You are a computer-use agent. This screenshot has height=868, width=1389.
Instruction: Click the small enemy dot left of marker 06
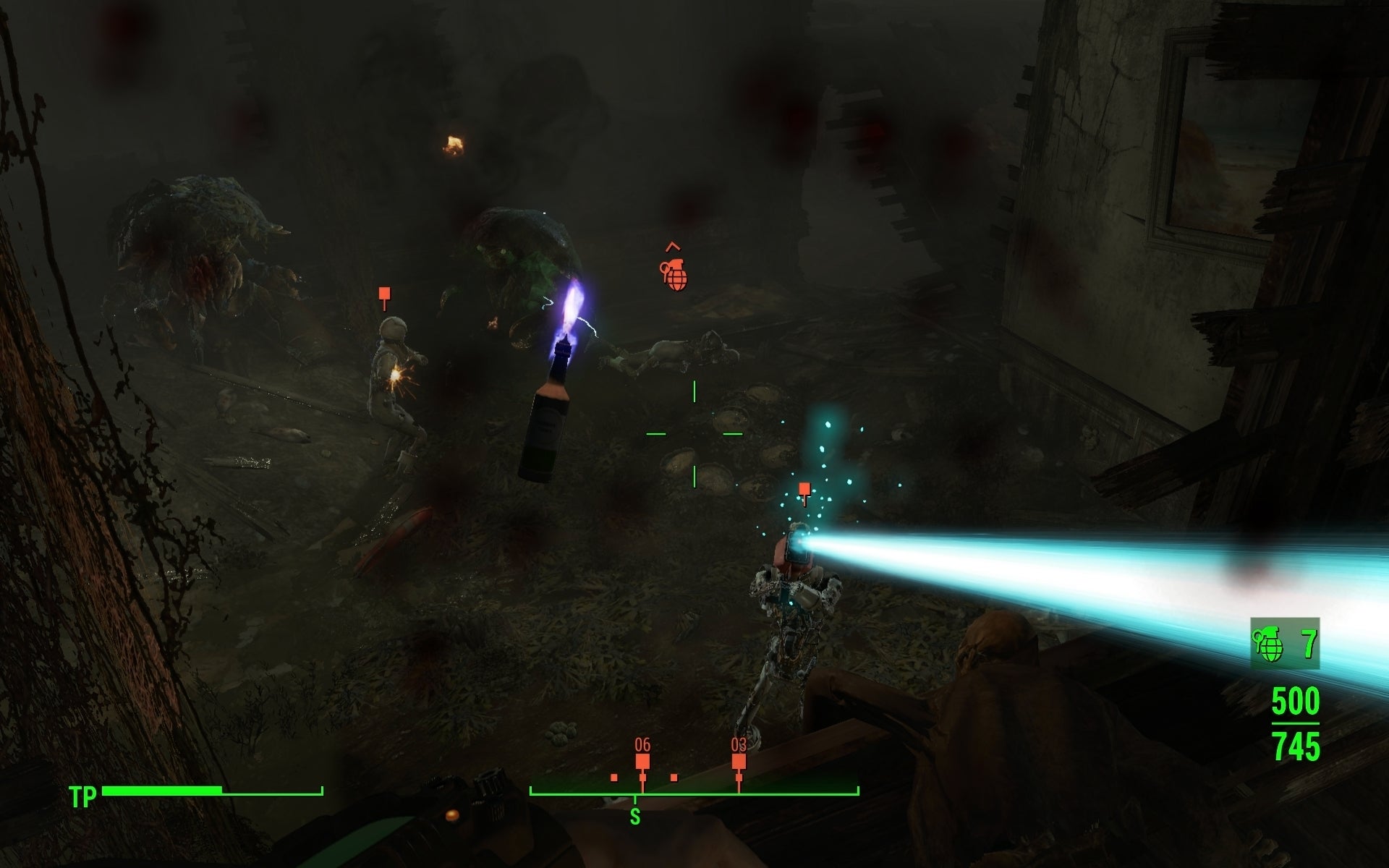(613, 778)
